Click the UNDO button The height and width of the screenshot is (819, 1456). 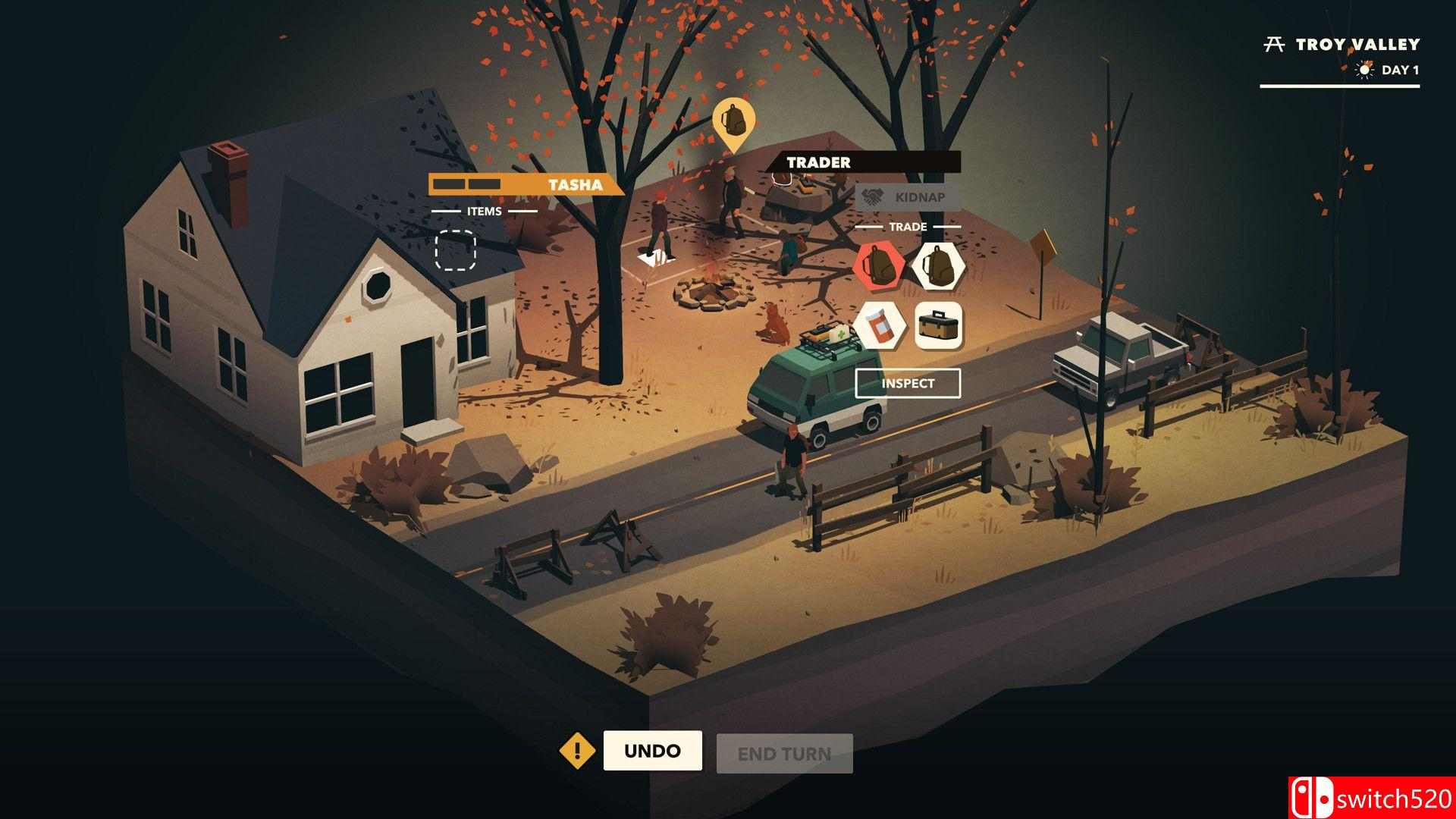point(652,751)
